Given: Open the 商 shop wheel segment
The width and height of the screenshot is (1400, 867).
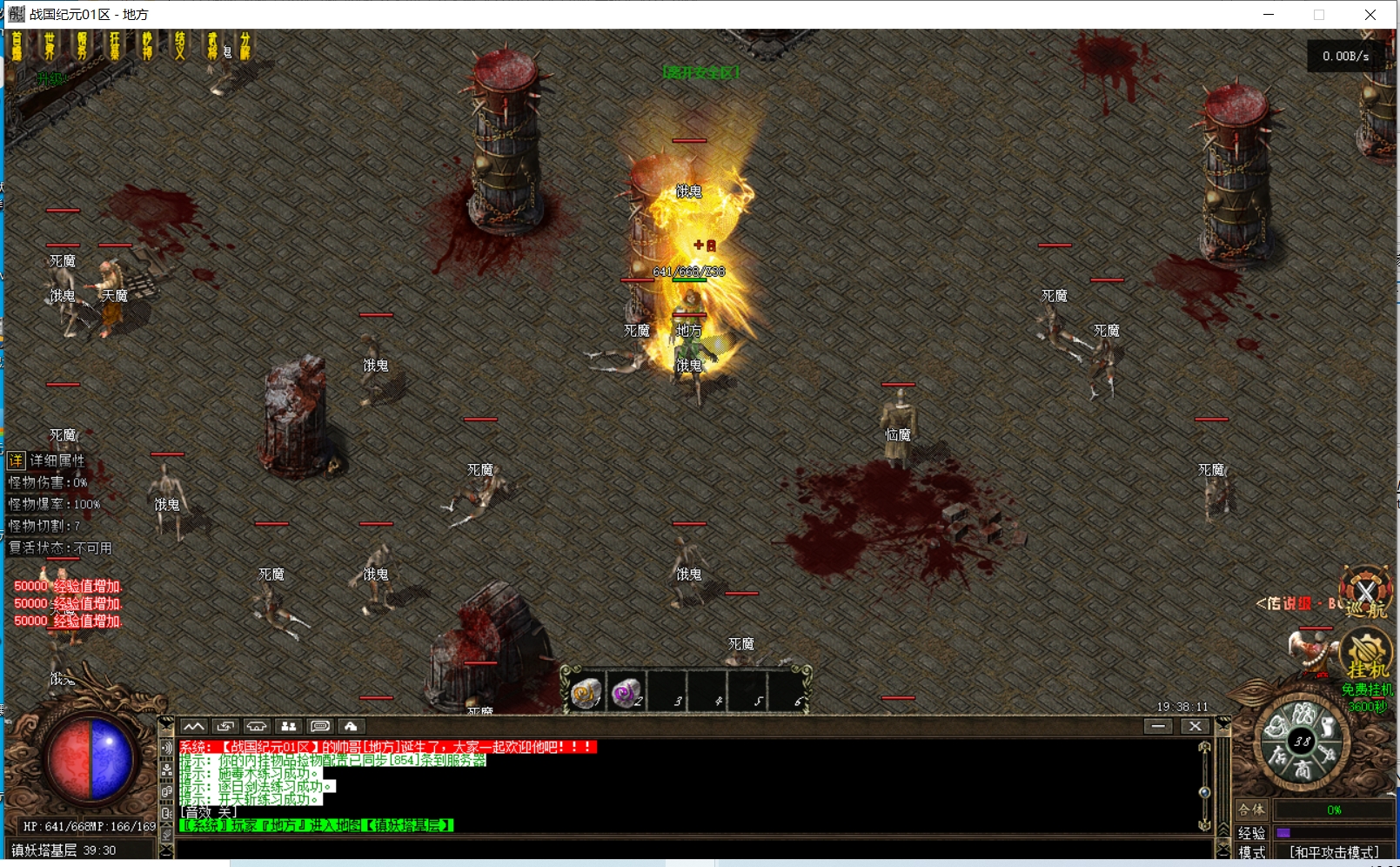Looking at the screenshot, I should tap(1302, 770).
